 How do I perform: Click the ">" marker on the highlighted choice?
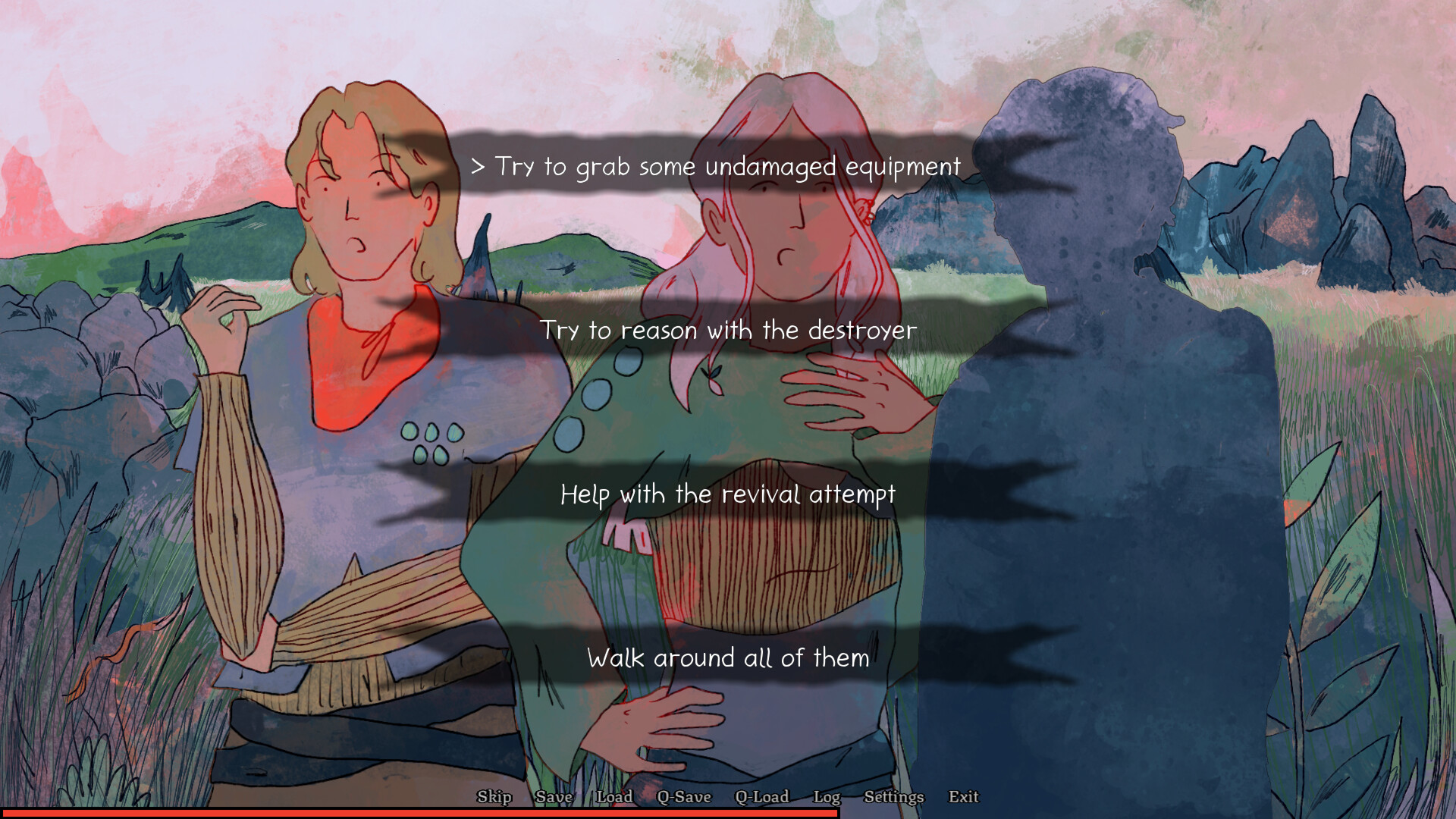tap(479, 167)
